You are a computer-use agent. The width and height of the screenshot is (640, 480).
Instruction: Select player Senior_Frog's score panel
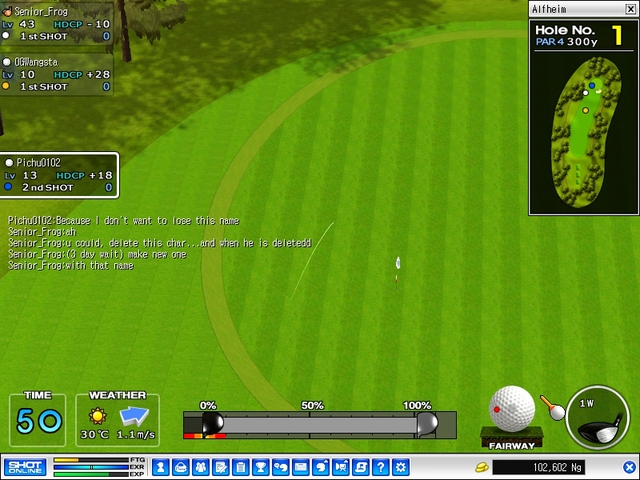(x=56, y=23)
